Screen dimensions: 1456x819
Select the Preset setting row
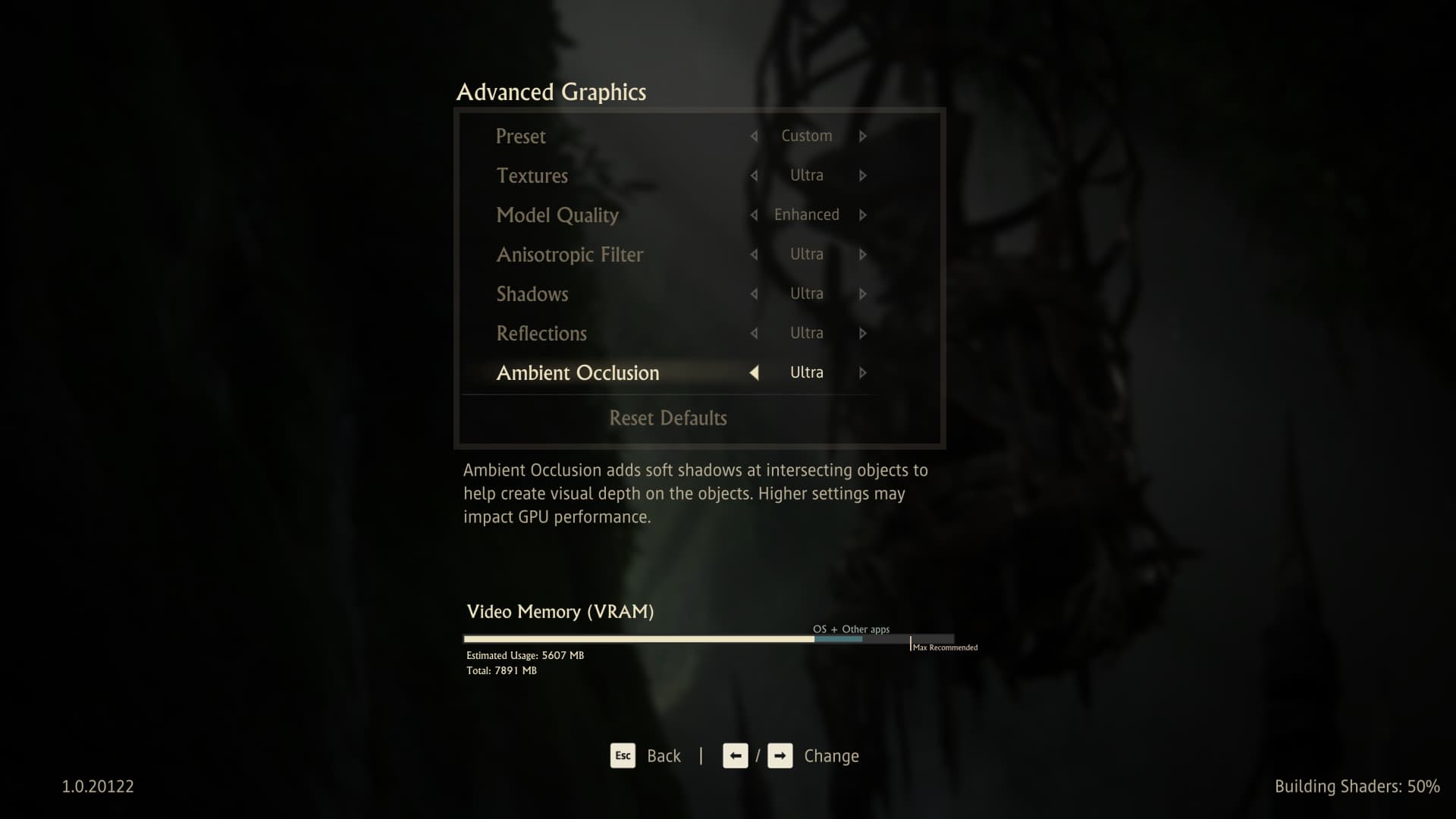coord(521,136)
